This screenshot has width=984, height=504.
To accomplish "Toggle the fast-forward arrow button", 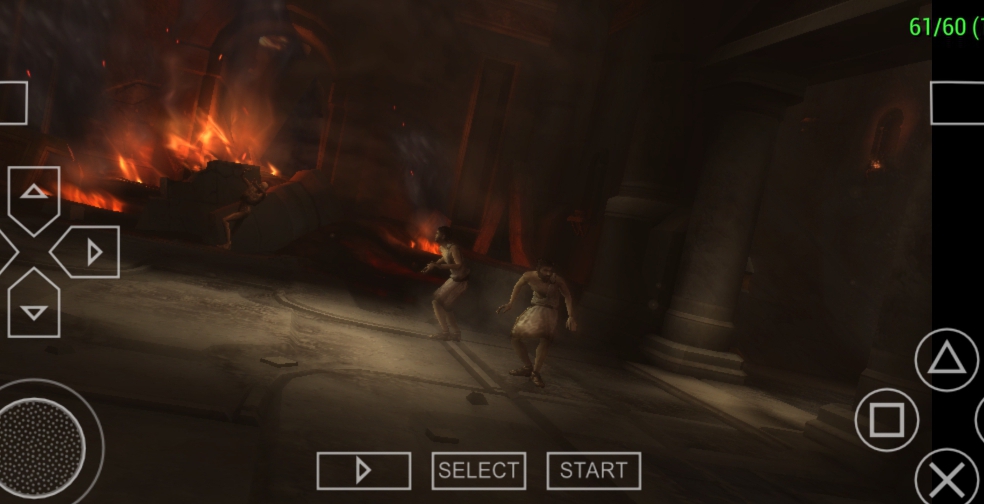I will [364, 471].
